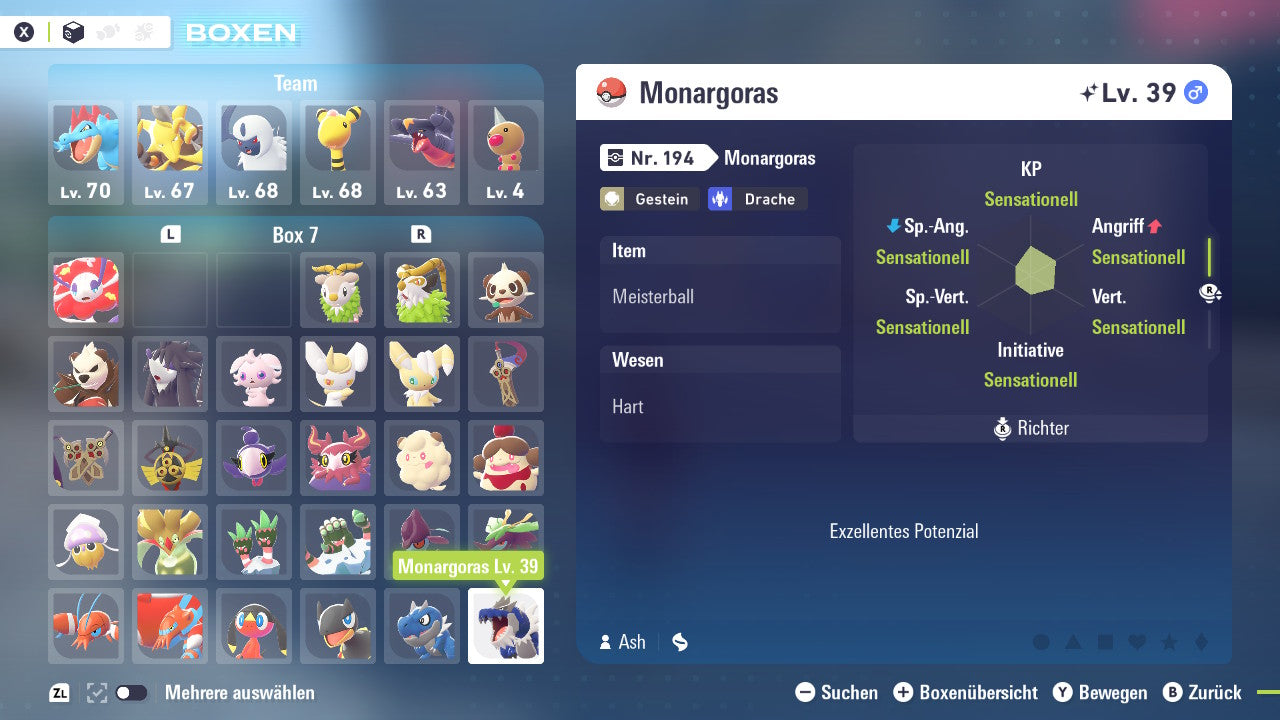Select the Drache type icon
Screen dimensions: 1280x720
pos(720,198)
